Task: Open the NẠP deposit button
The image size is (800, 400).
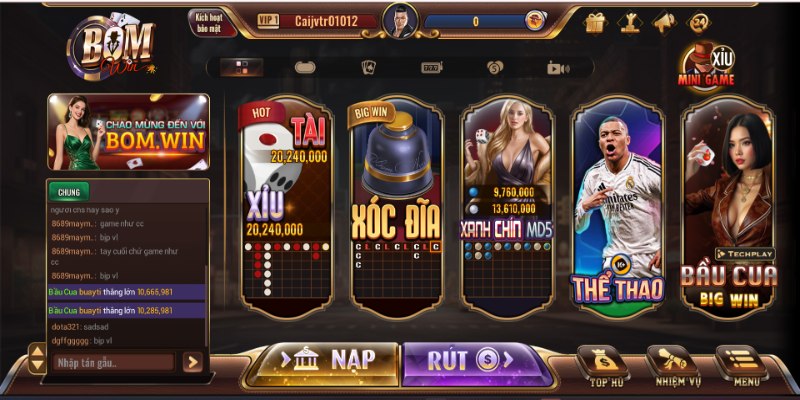Action: tap(322, 360)
